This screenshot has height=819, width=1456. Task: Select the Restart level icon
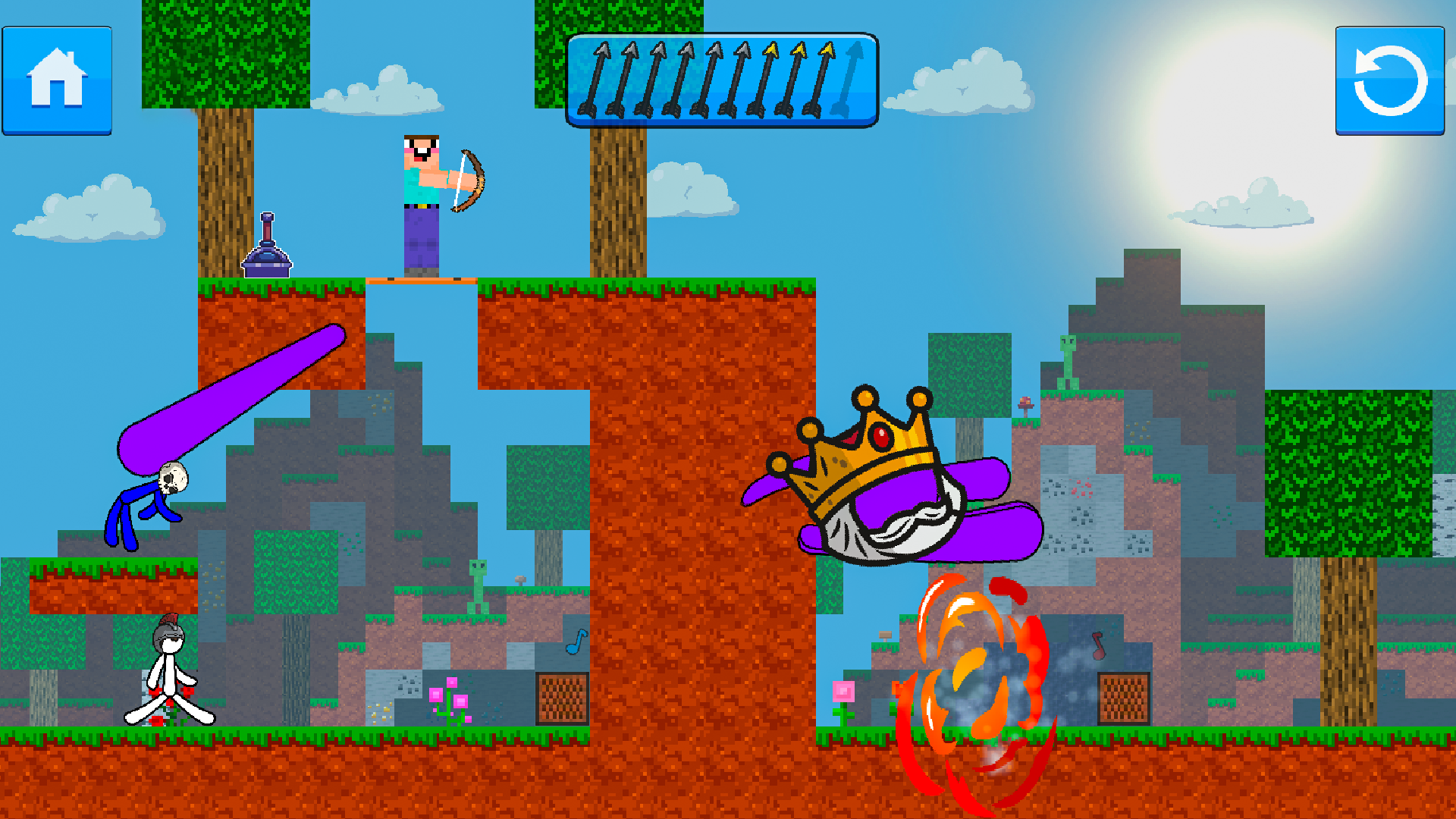click(x=1390, y=80)
